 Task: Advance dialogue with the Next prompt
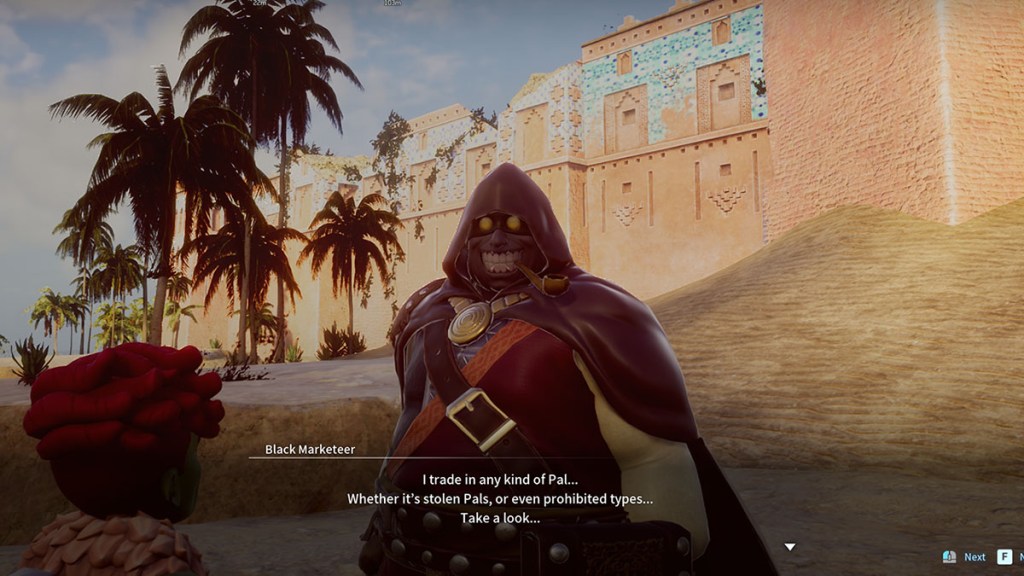pos(974,557)
